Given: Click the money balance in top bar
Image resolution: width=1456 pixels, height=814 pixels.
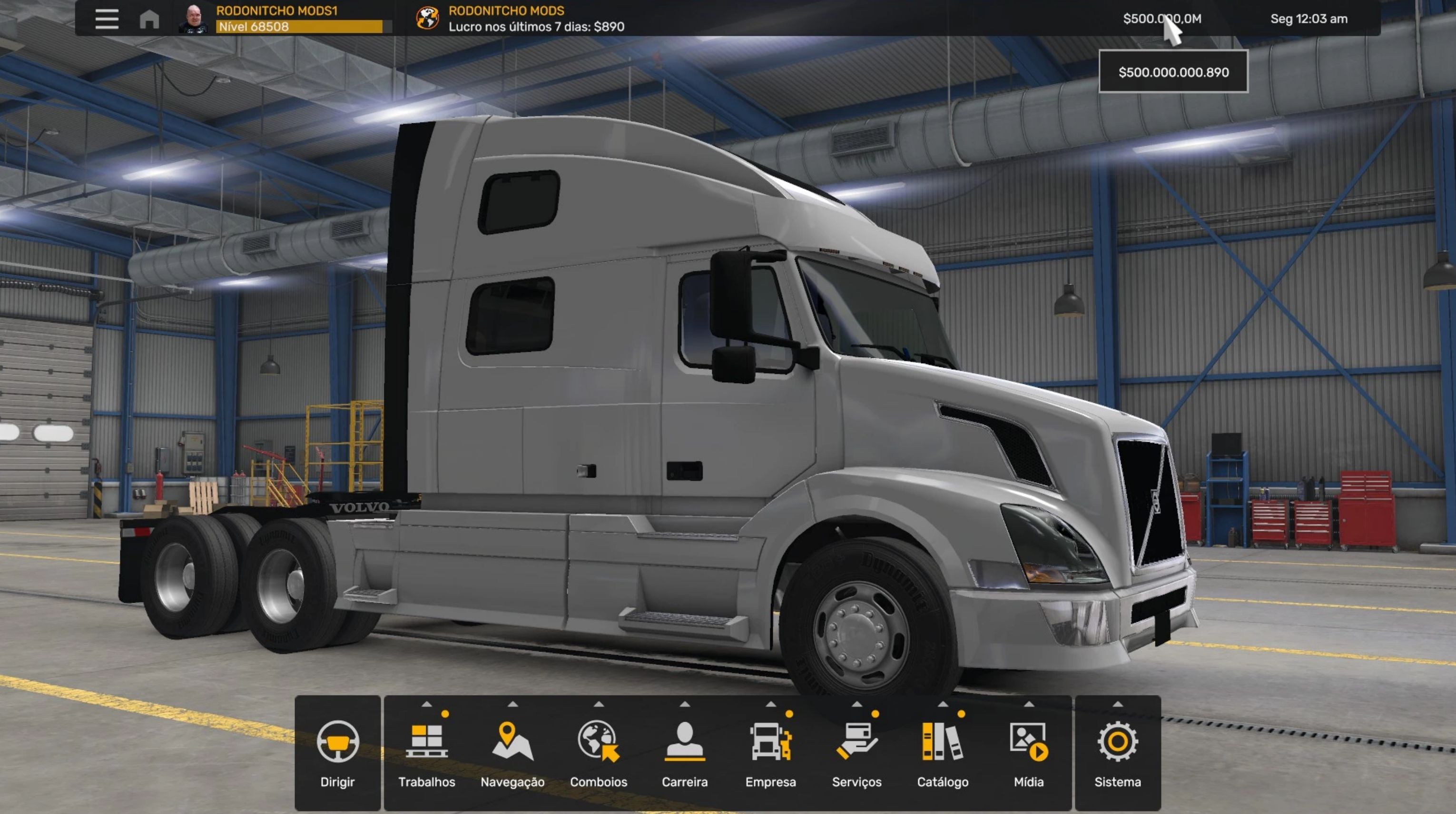Looking at the screenshot, I should click(1161, 19).
